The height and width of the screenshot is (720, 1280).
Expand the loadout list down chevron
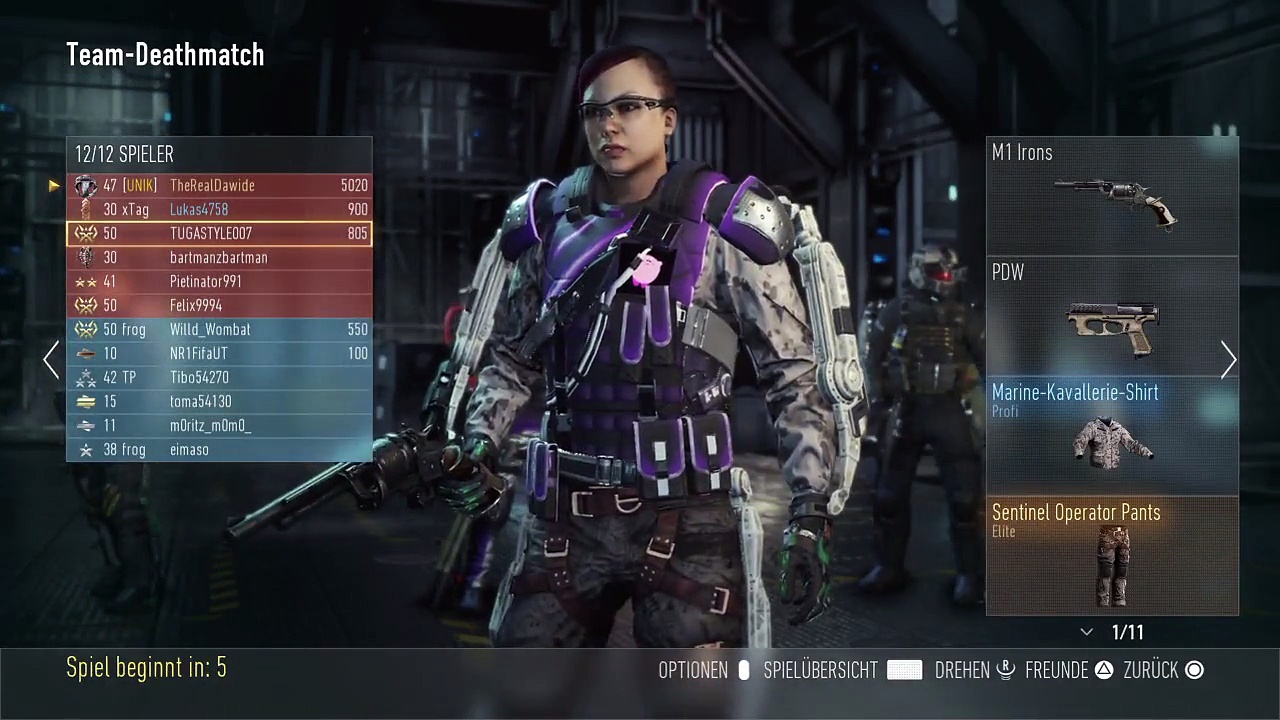[1087, 633]
